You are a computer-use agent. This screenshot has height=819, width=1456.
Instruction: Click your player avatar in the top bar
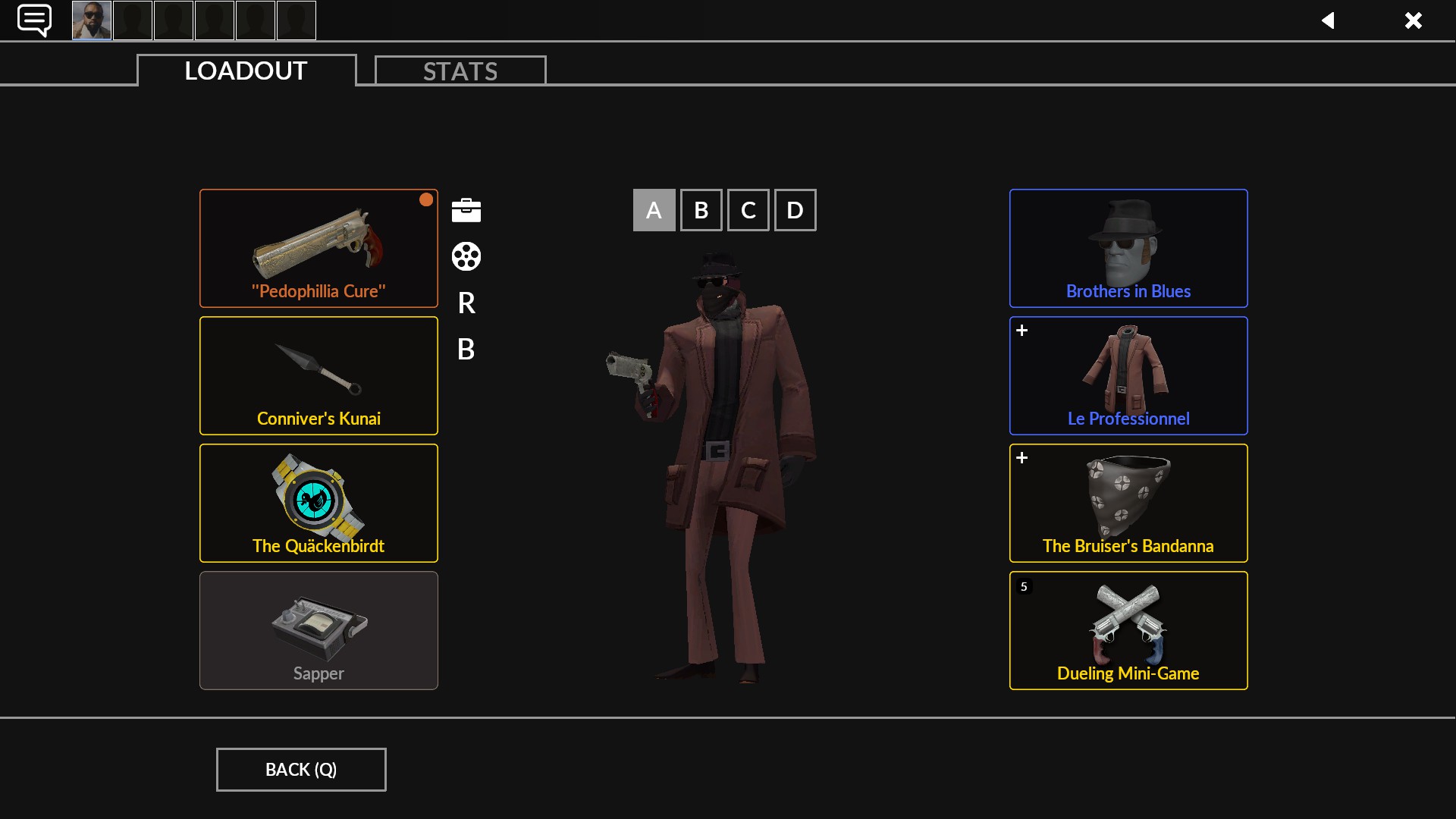click(91, 20)
